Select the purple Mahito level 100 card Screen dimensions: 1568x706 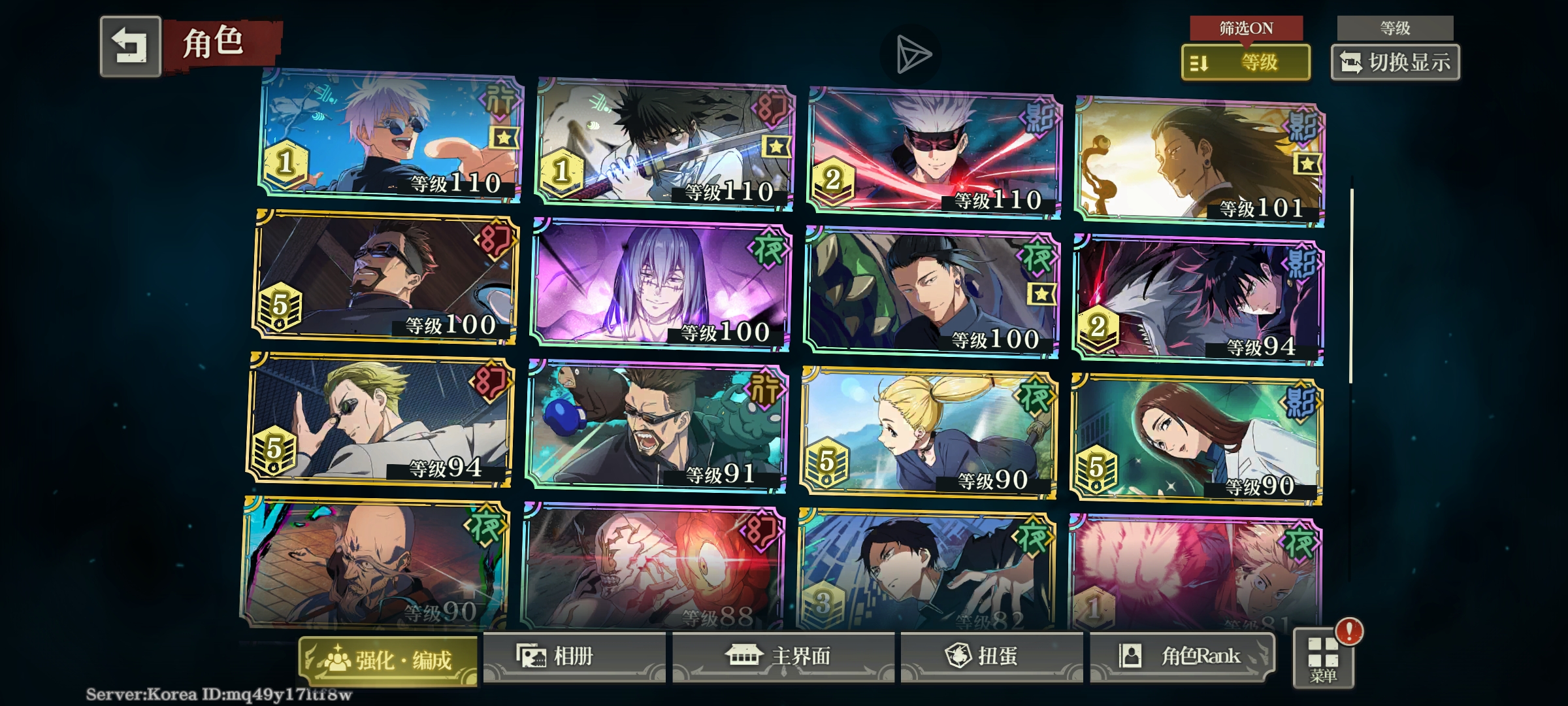click(x=661, y=284)
